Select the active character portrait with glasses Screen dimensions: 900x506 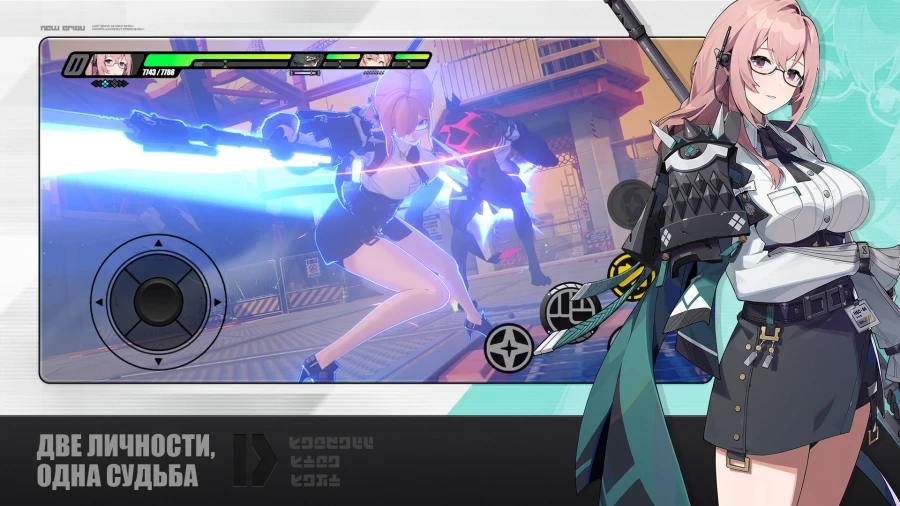[108, 66]
